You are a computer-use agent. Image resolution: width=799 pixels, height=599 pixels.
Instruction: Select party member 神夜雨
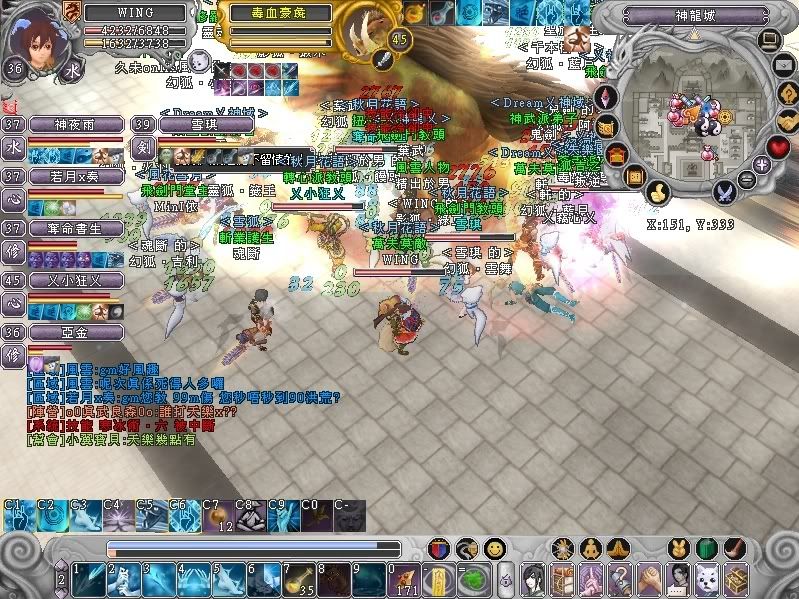(74, 124)
